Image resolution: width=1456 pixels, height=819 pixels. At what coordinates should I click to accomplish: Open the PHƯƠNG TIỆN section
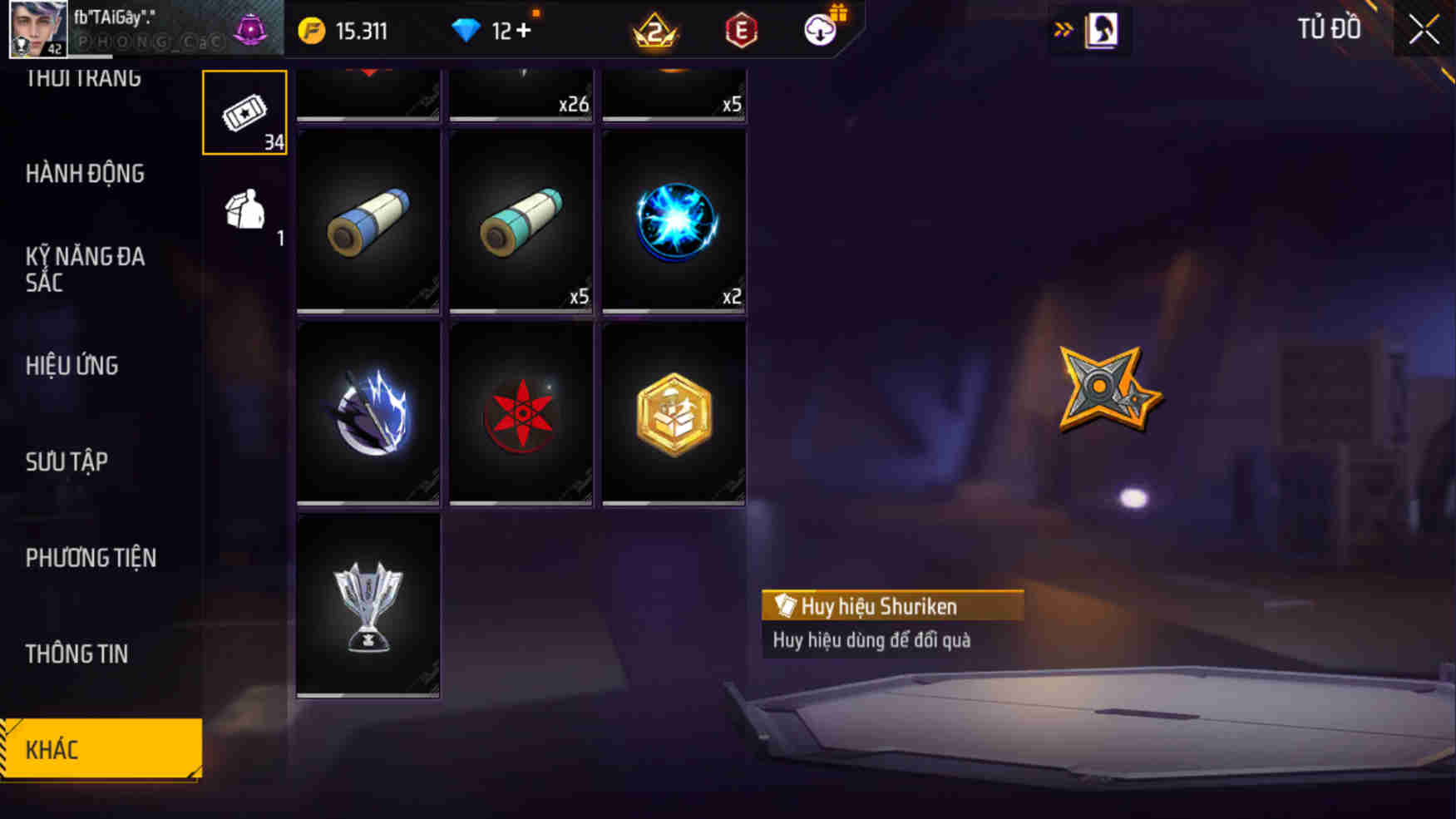click(91, 558)
